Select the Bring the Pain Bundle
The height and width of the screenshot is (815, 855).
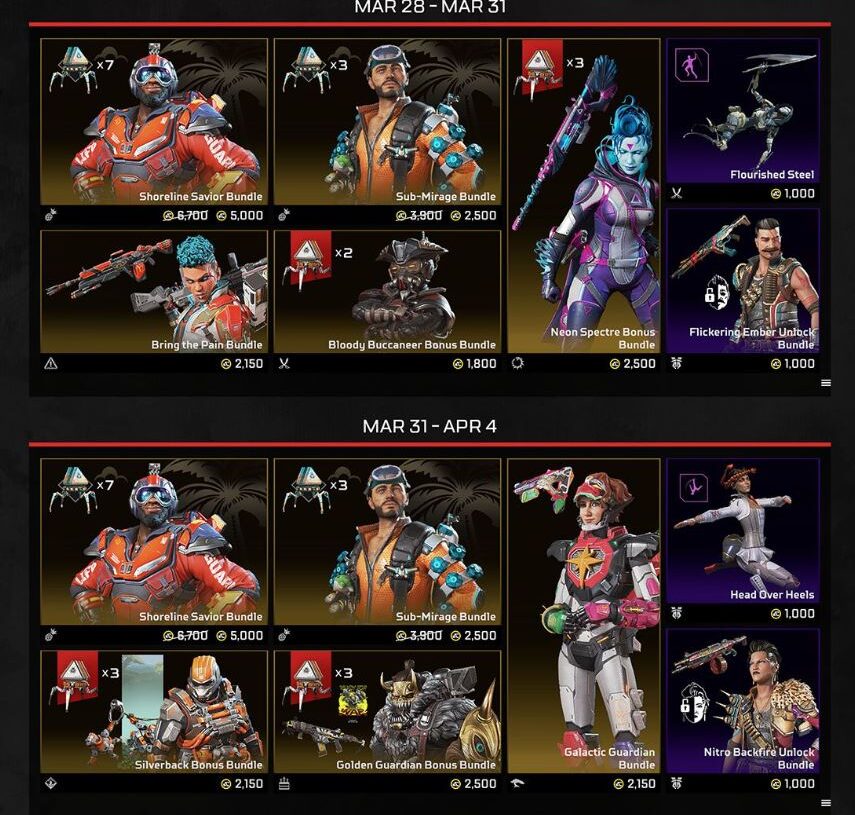pyautogui.click(x=154, y=292)
